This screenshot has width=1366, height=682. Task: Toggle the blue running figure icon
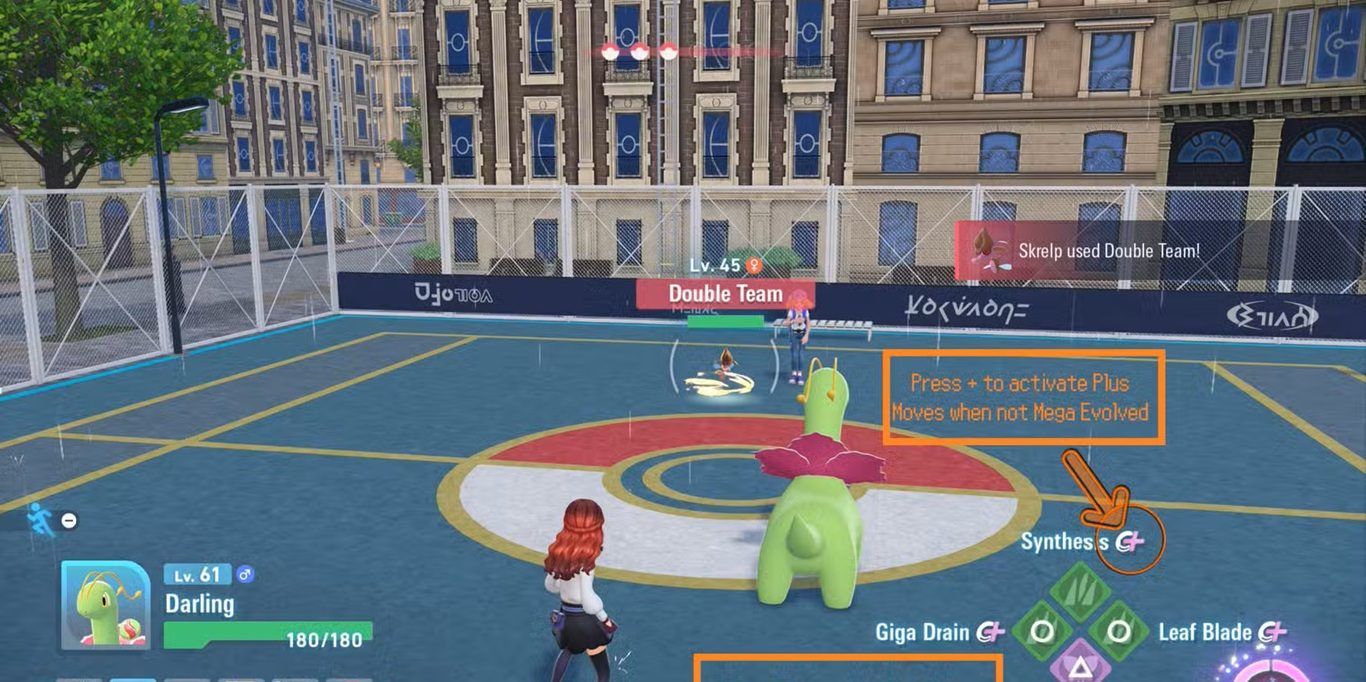[x=41, y=518]
